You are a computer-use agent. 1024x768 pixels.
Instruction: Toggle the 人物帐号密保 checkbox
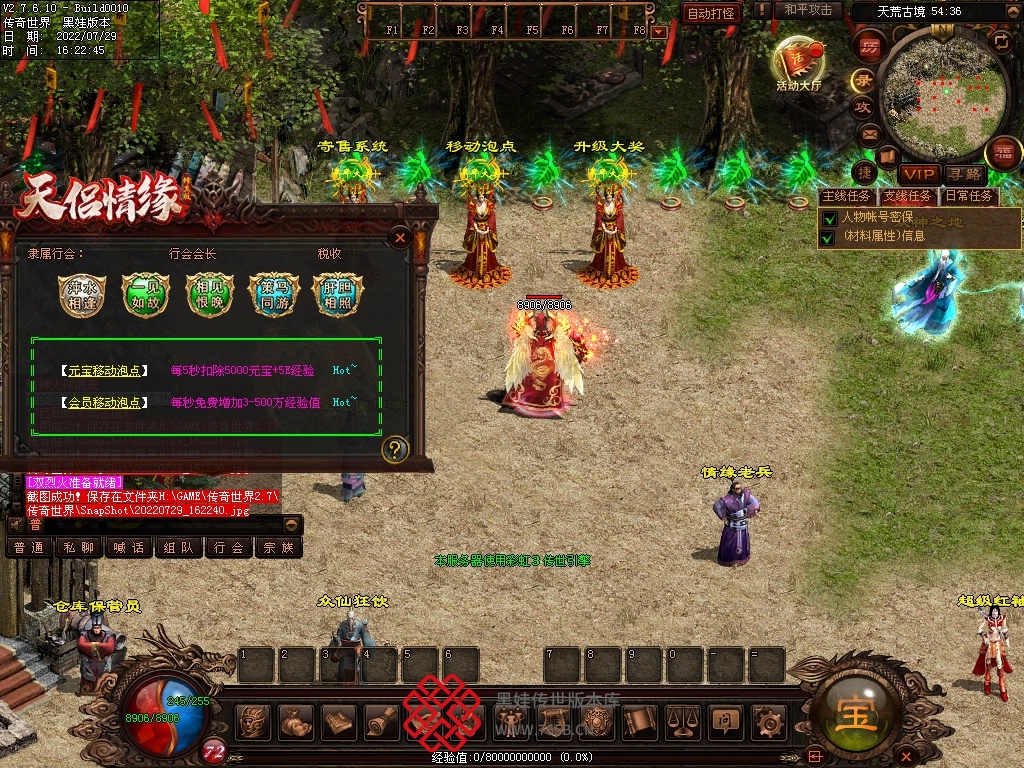pyautogui.click(x=827, y=218)
